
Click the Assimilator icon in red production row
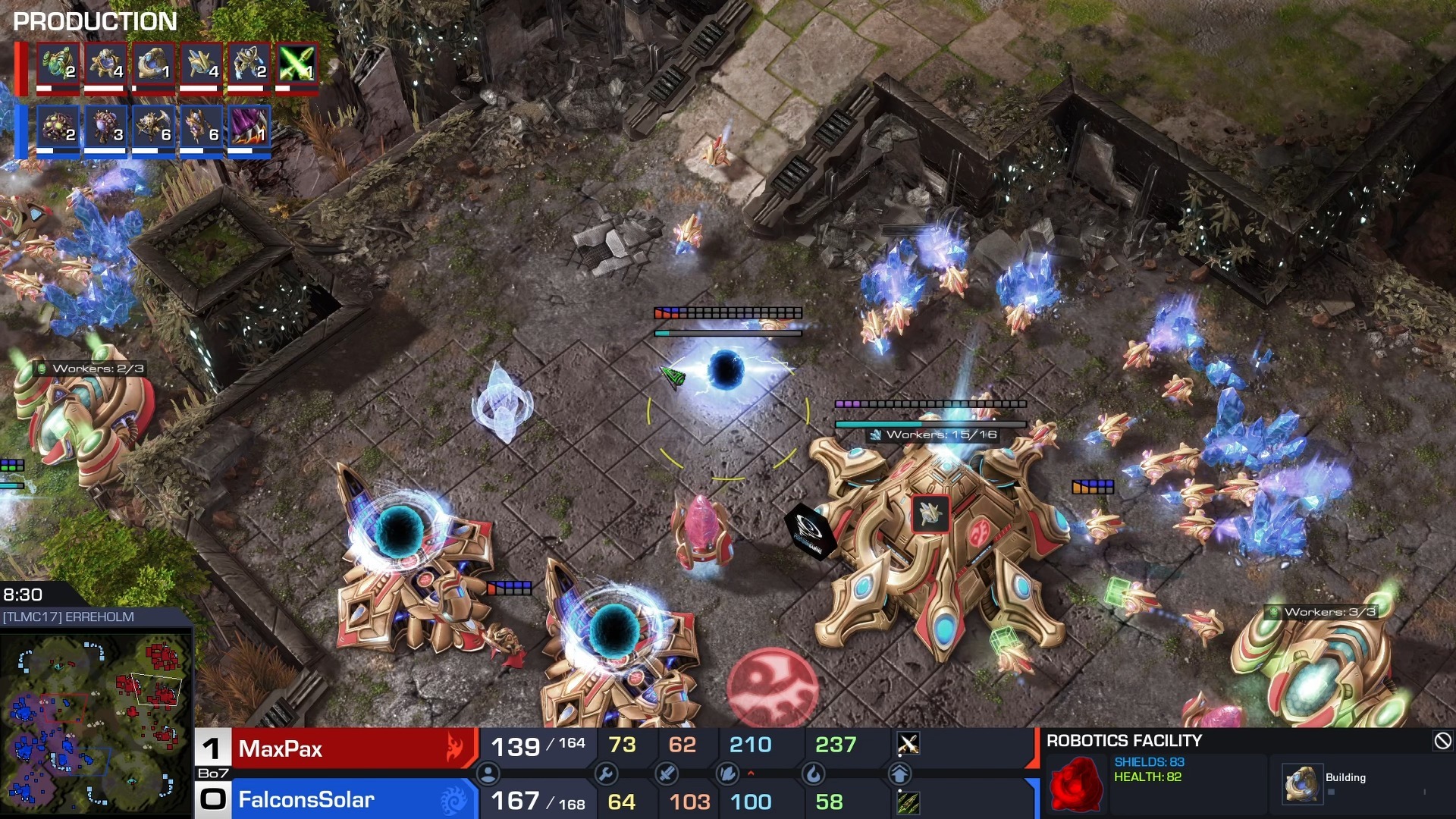pos(58,63)
